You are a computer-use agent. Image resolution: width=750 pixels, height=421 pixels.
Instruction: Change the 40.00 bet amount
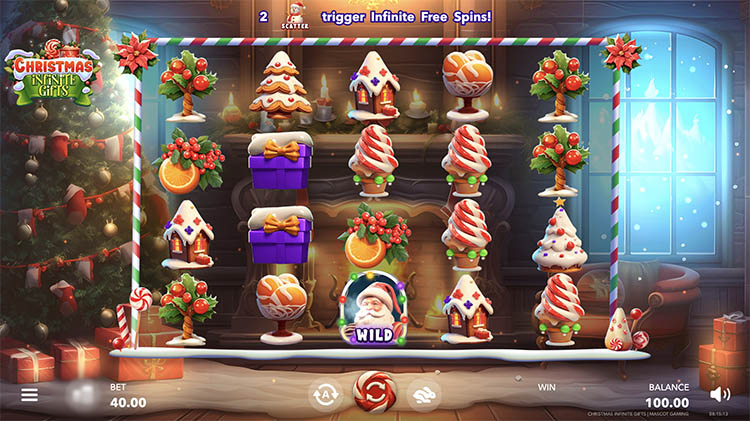pyautogui.click(x=127, y=402)
